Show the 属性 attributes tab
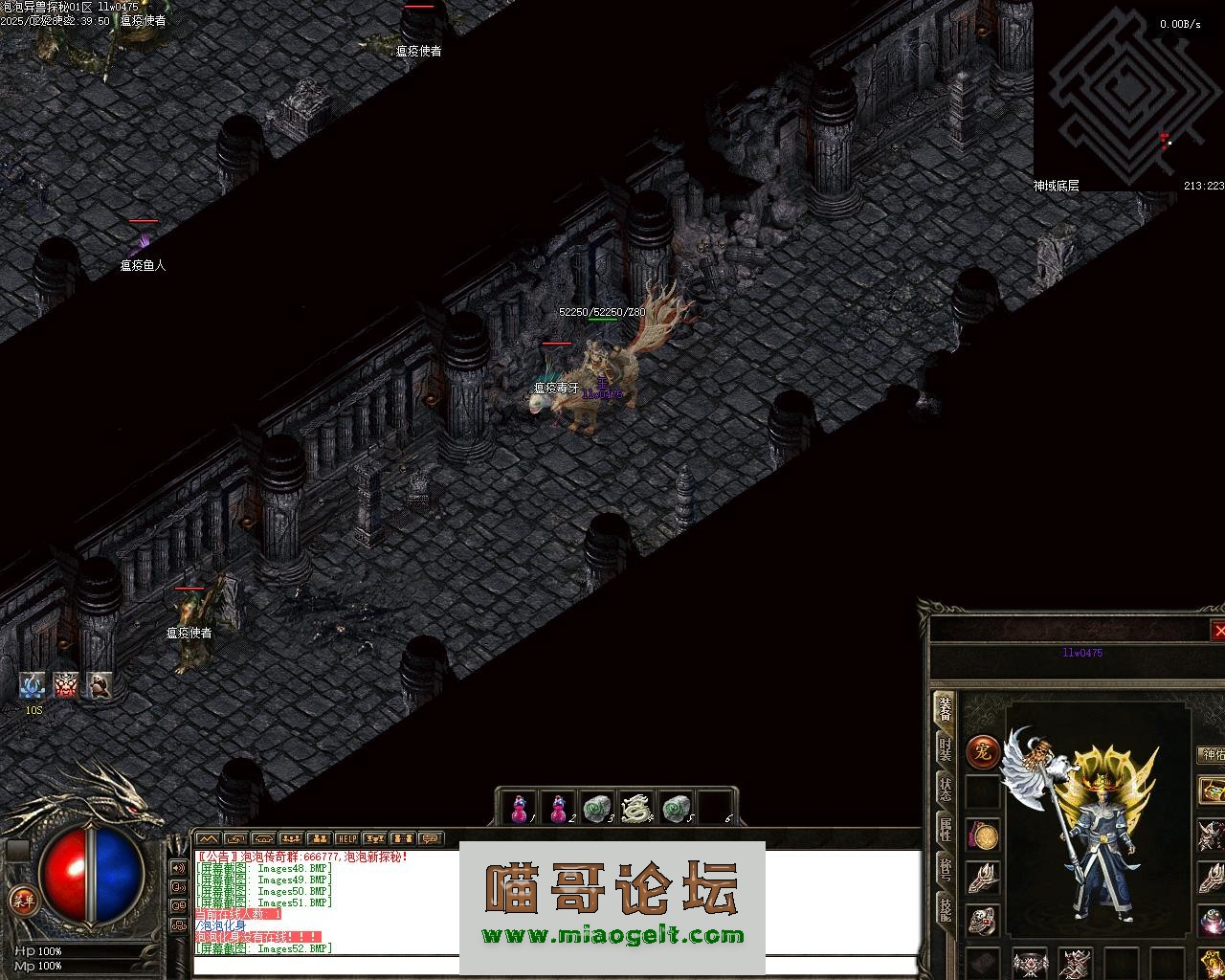 945,829
